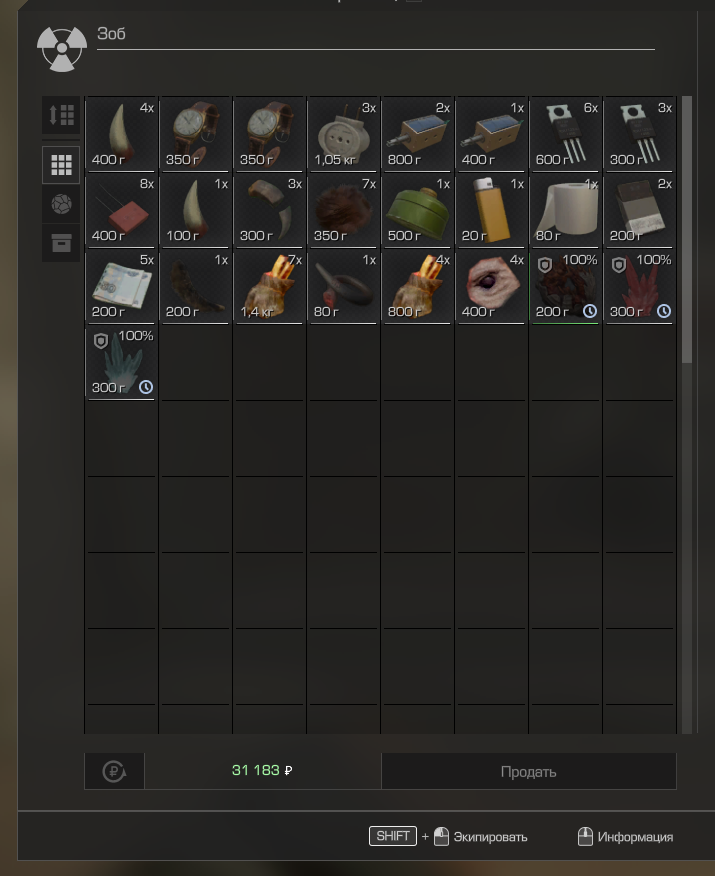Screen dimensions: 715x876
Task: Select the red crystal artifact at 100%
Action: coord(639,286)
